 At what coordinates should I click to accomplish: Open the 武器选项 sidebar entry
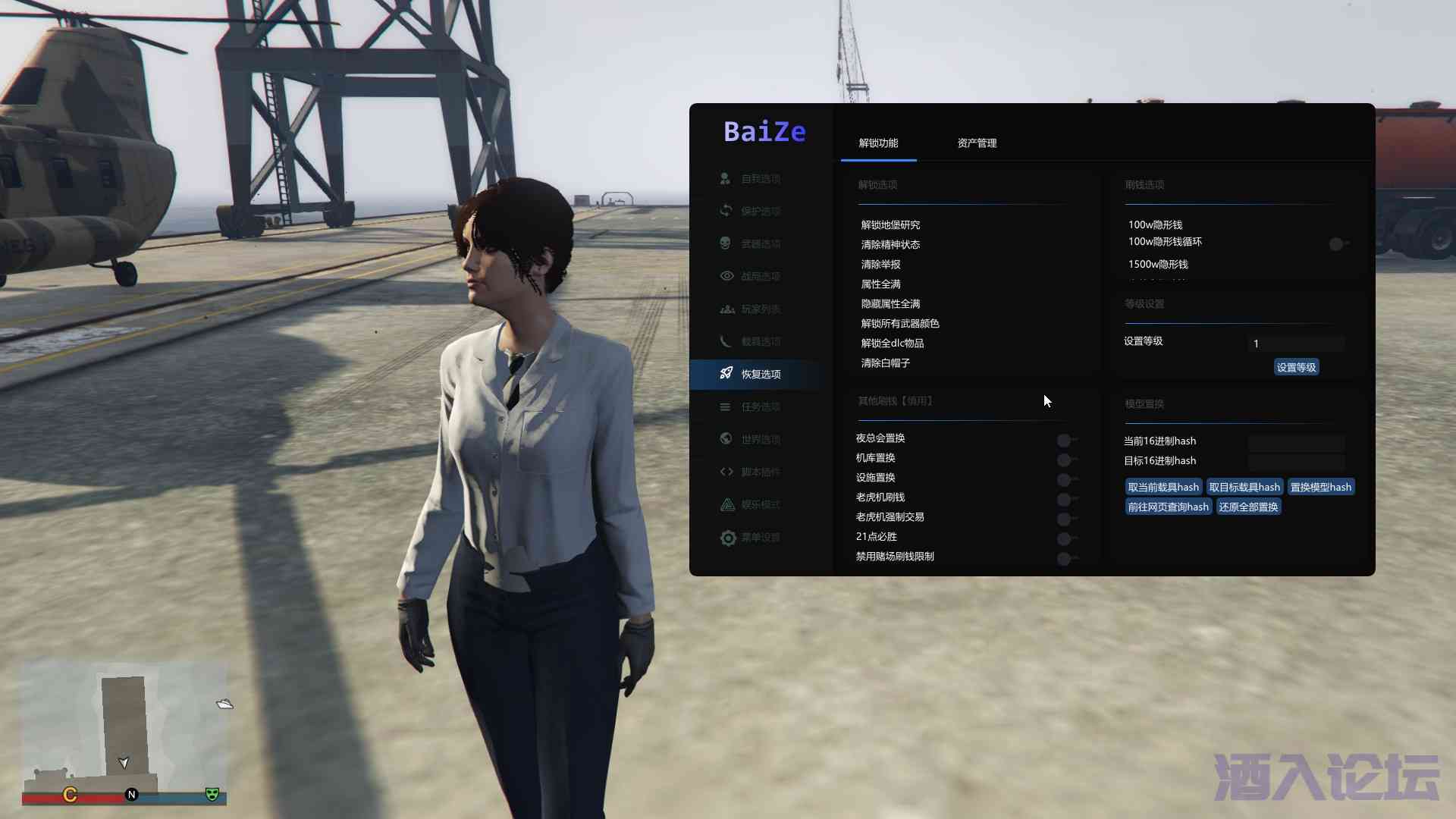760,244
